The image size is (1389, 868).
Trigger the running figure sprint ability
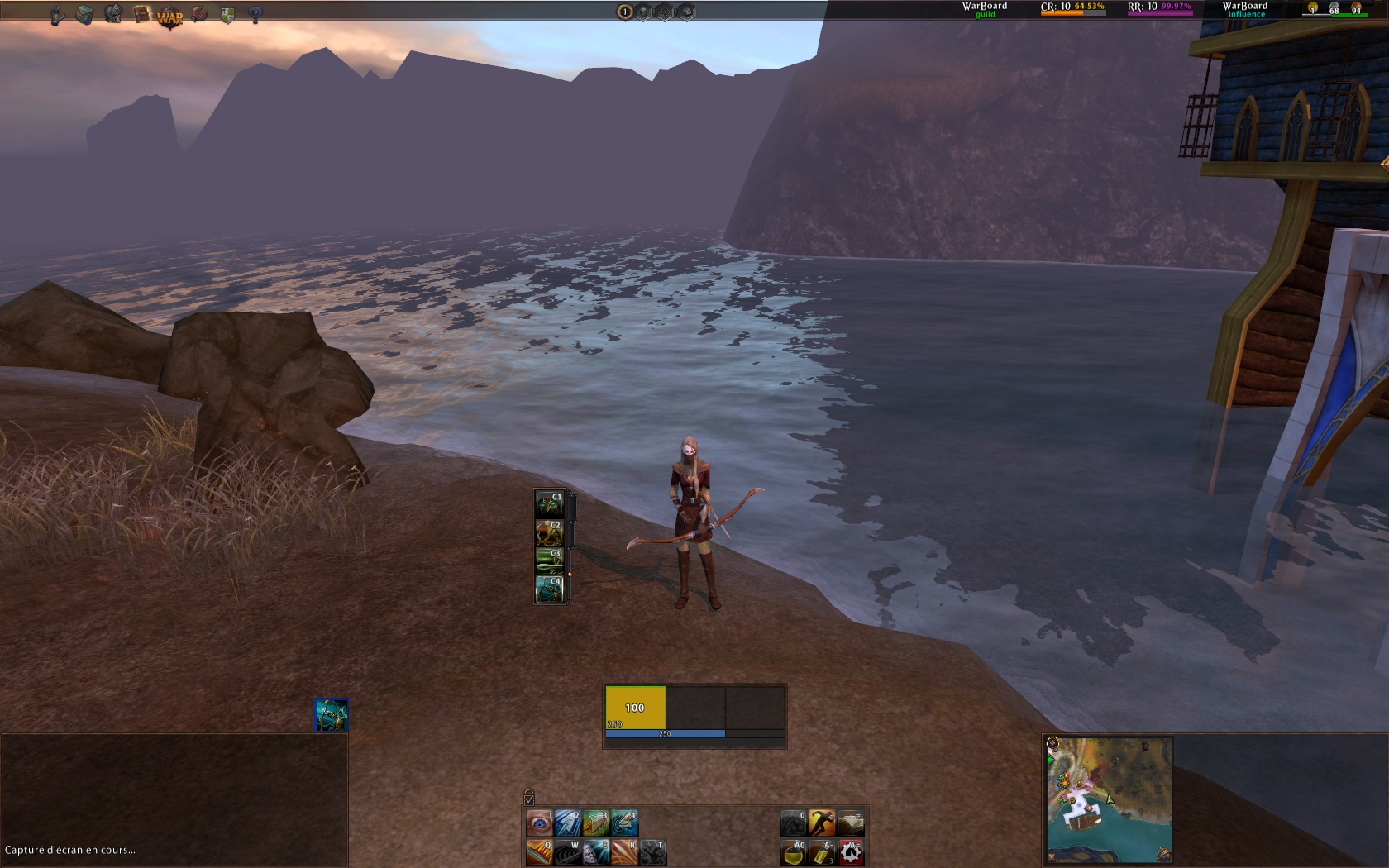(822, 823)
